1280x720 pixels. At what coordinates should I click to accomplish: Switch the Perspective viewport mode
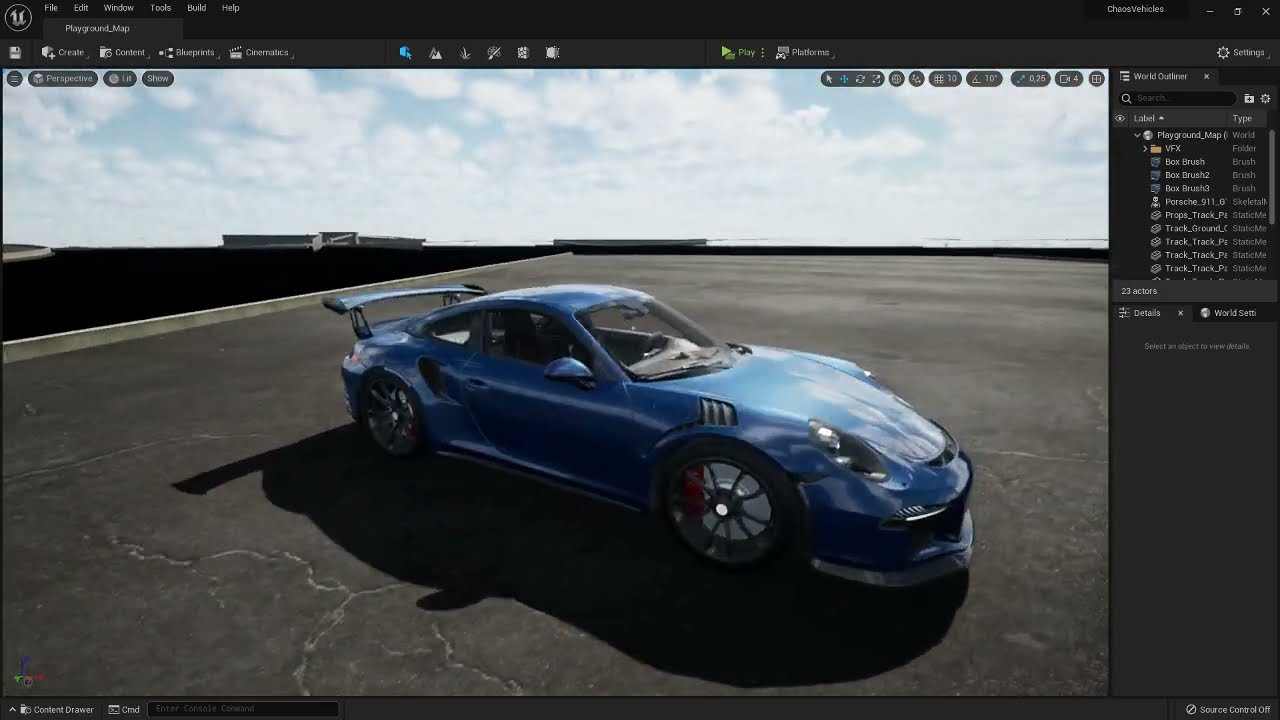[x=63, y=78]
